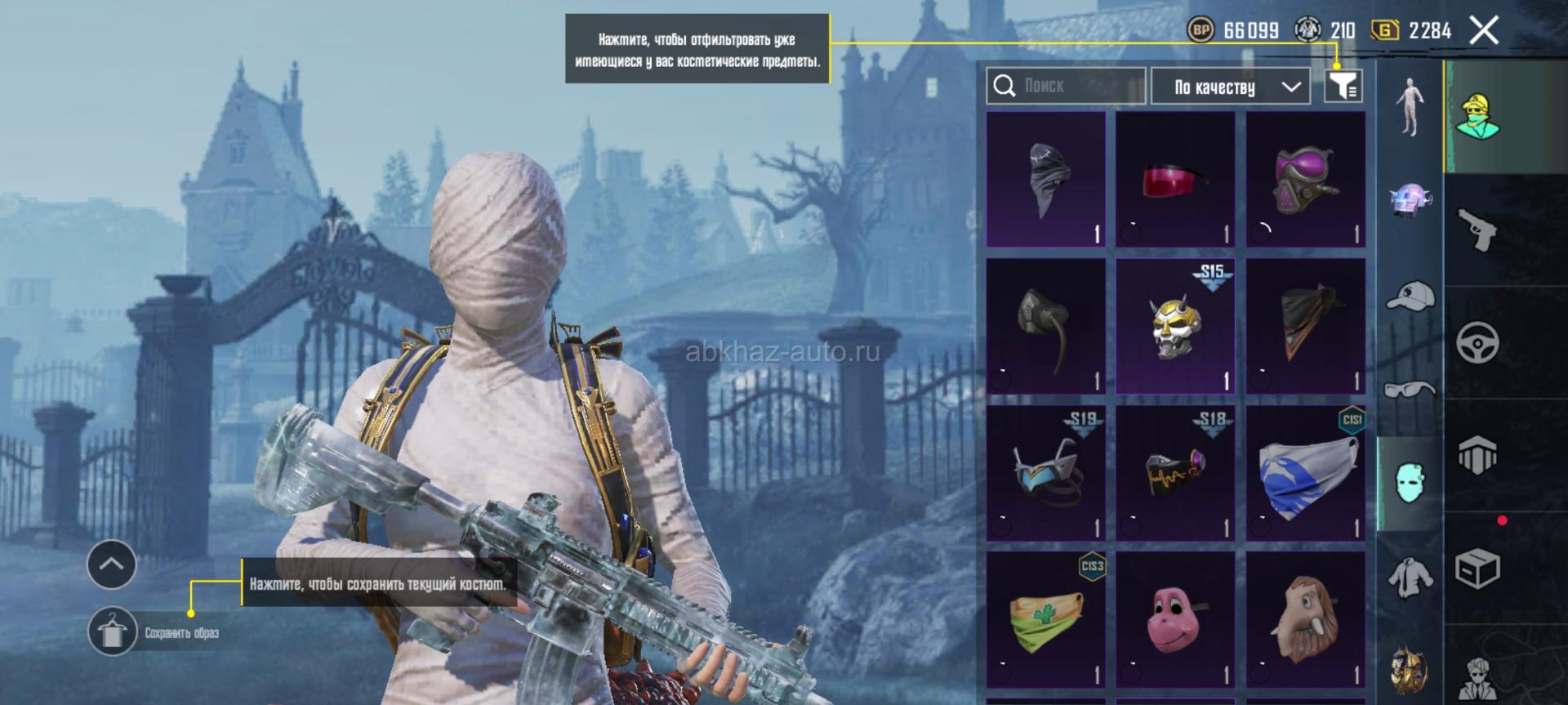Choose the S18 black heartbeat mask

coord(1175,474)
